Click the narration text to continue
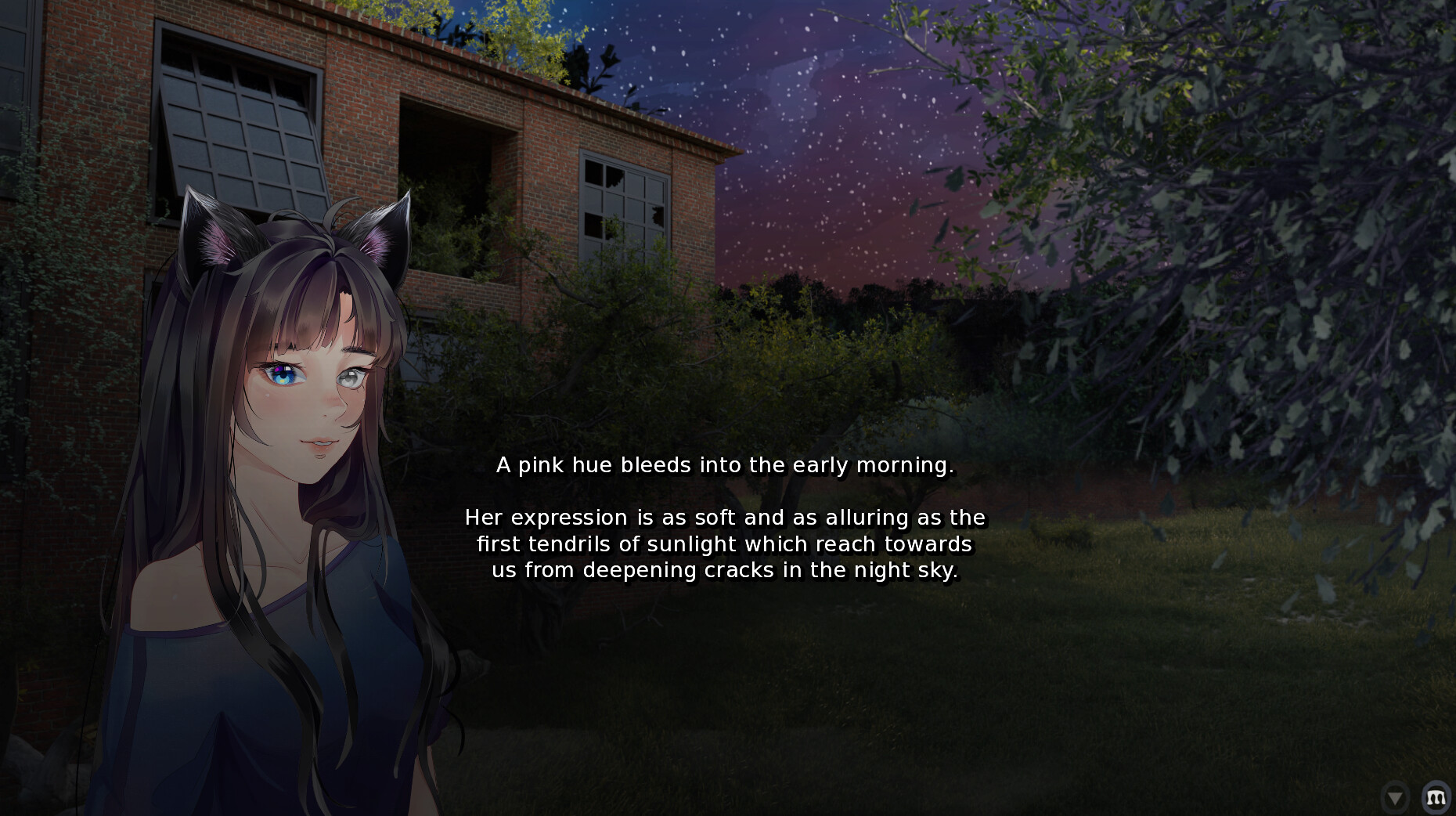 (725, 518)
